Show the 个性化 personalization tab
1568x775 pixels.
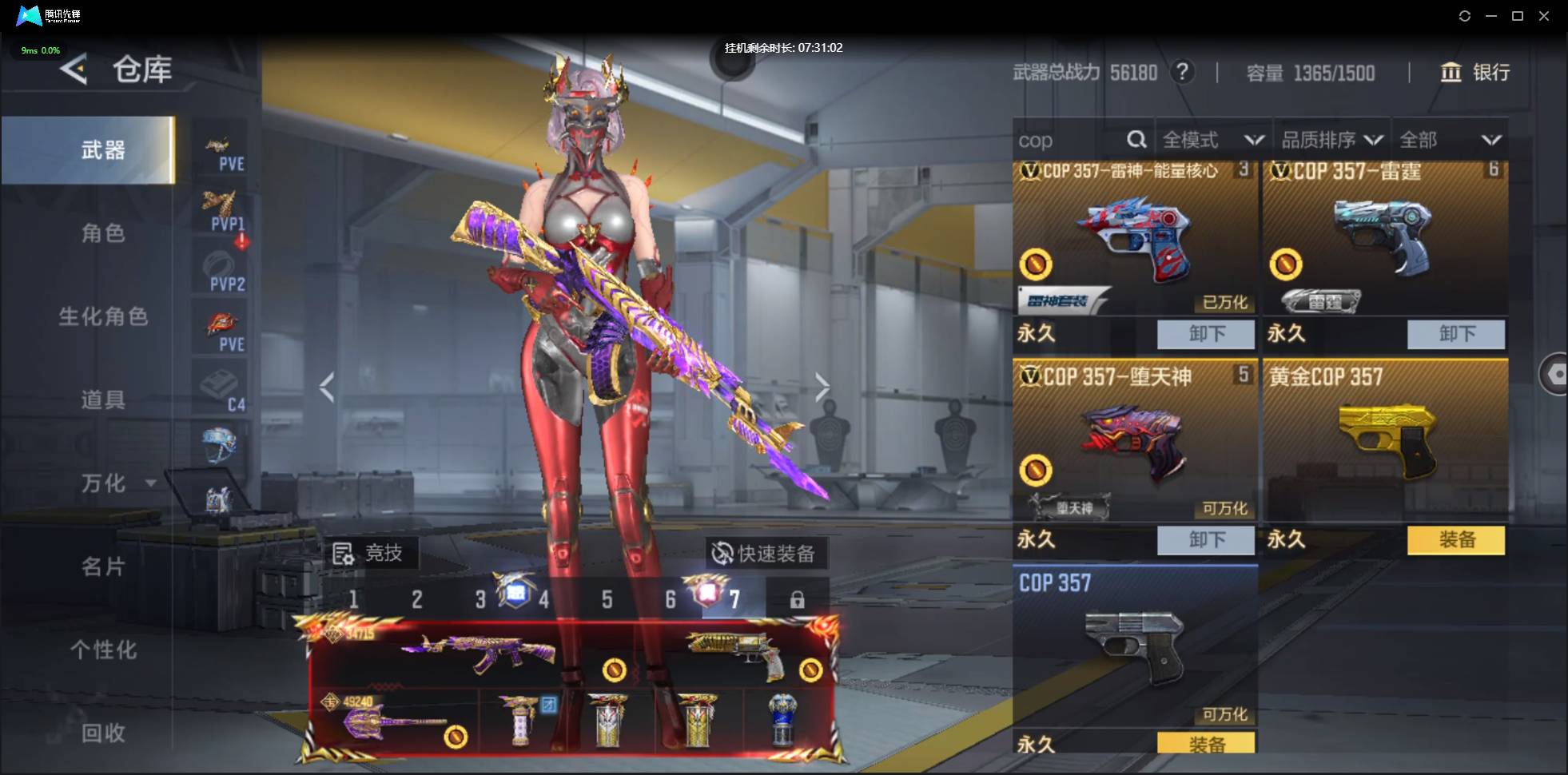[103, 650]
